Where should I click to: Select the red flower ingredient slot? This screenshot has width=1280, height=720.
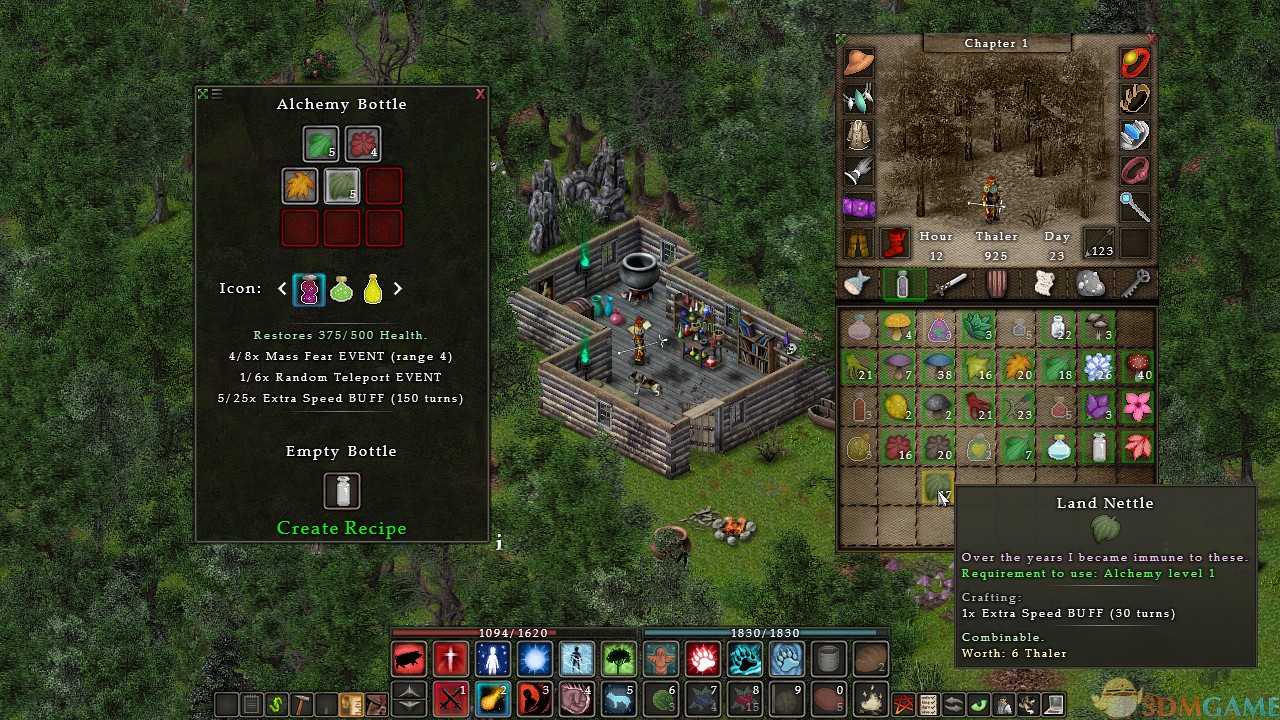(x=362, y=144)
